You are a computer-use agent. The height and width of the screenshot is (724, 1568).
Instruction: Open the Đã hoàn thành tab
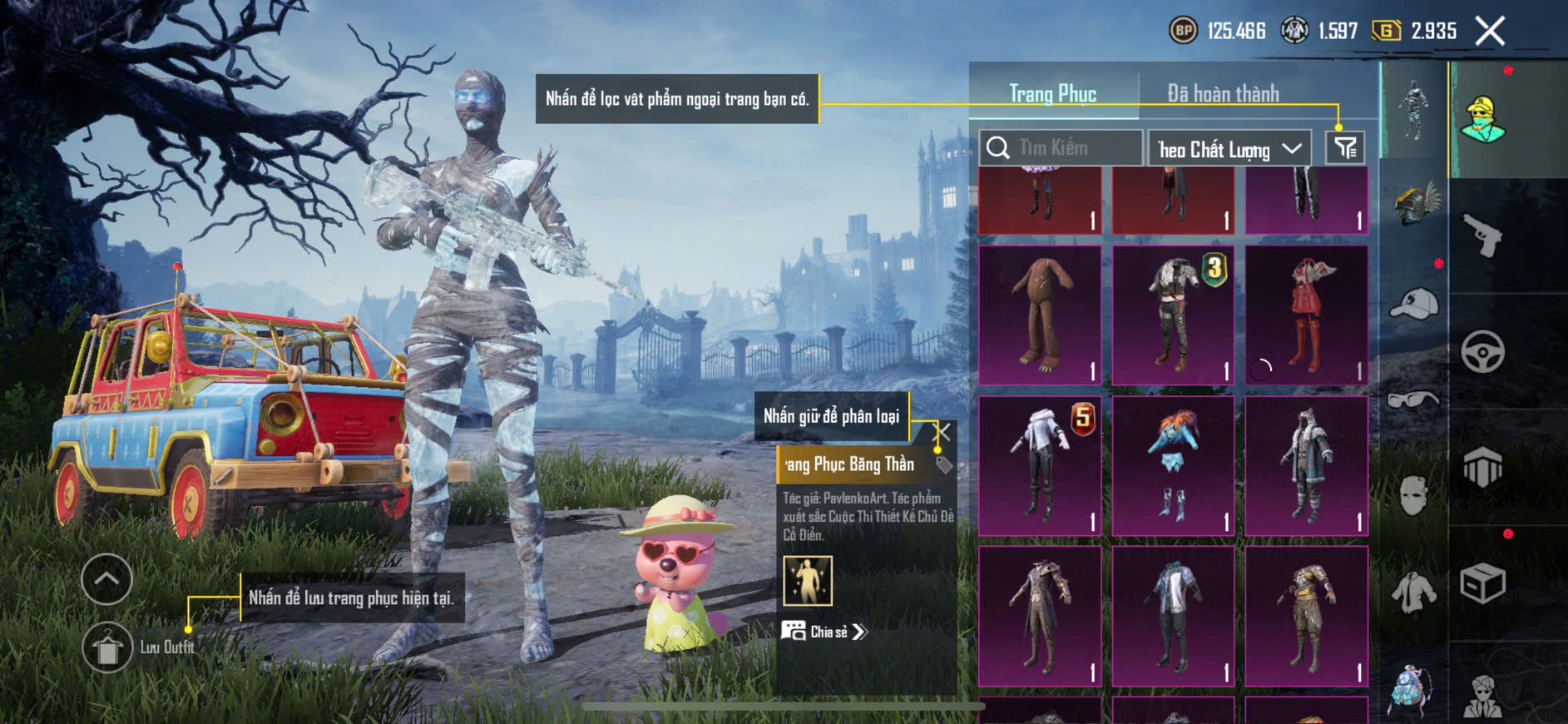click(x=1222, y=94)
